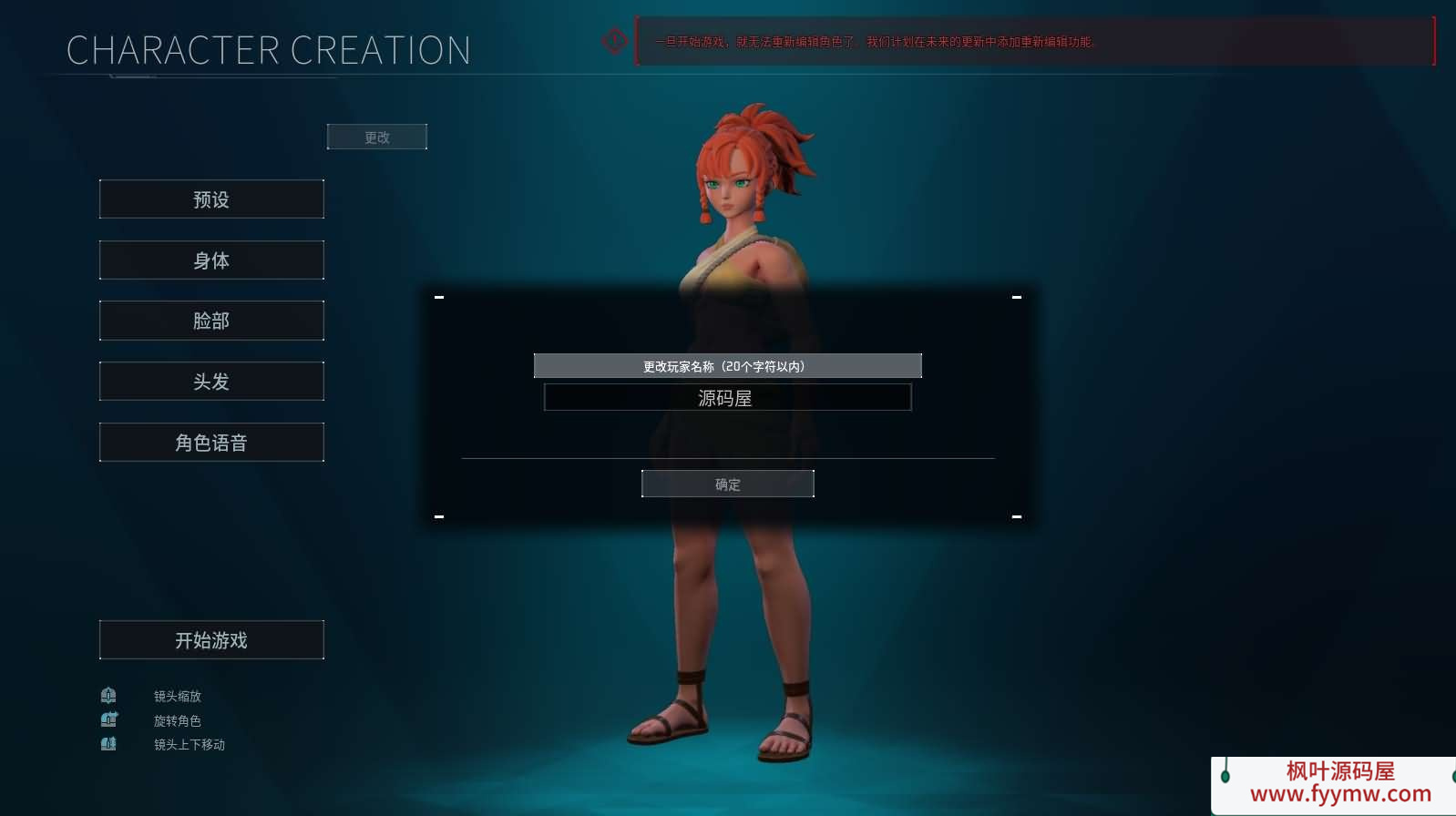Choose the 脸部 face category

(211, 321)
